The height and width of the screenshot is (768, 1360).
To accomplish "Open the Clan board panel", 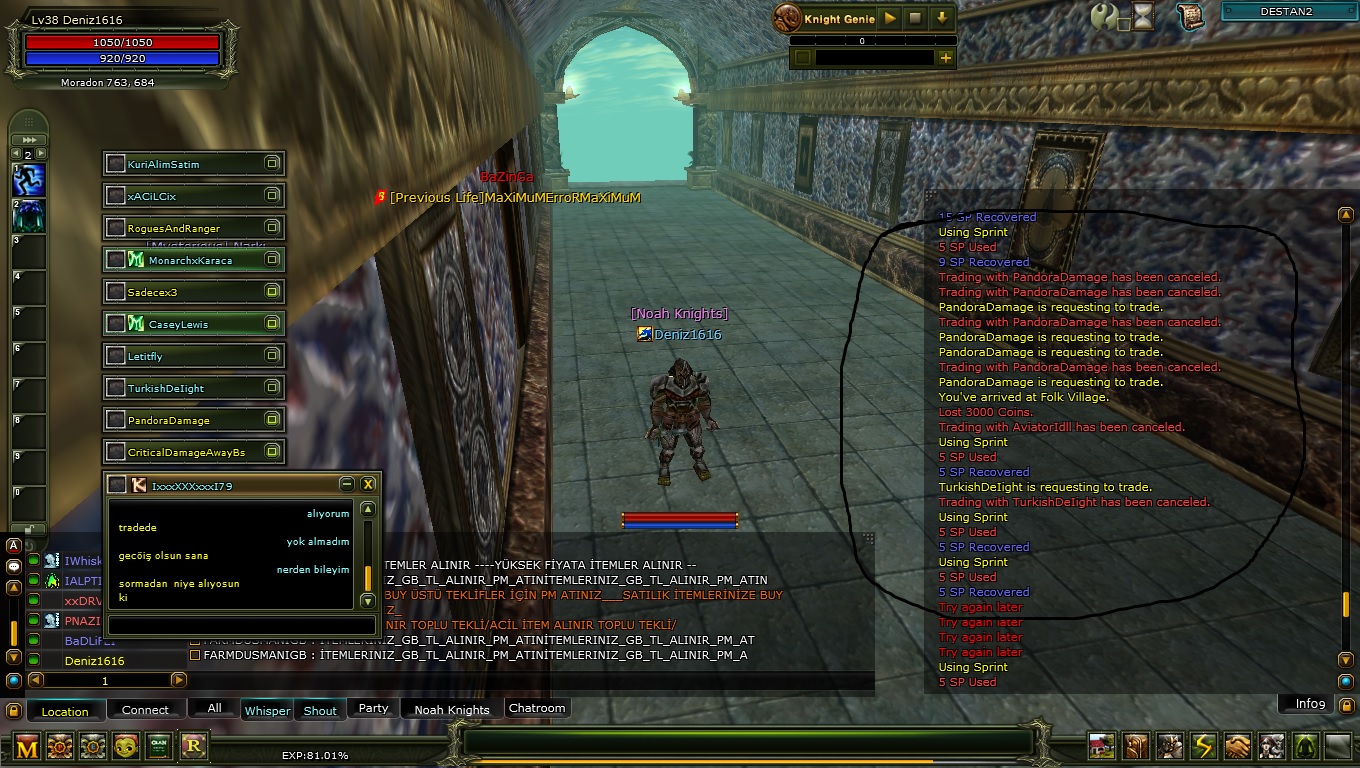I will [158, 747].
